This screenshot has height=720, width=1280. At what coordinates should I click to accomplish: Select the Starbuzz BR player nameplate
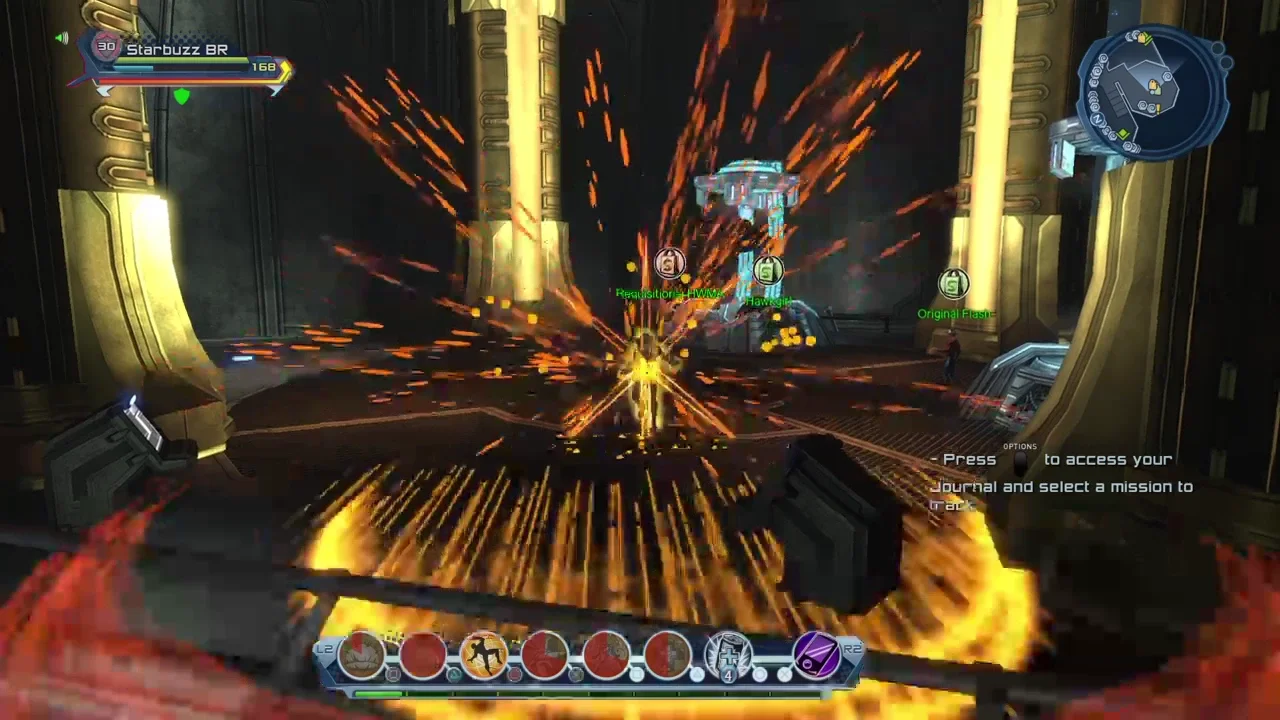pos(177,49)
